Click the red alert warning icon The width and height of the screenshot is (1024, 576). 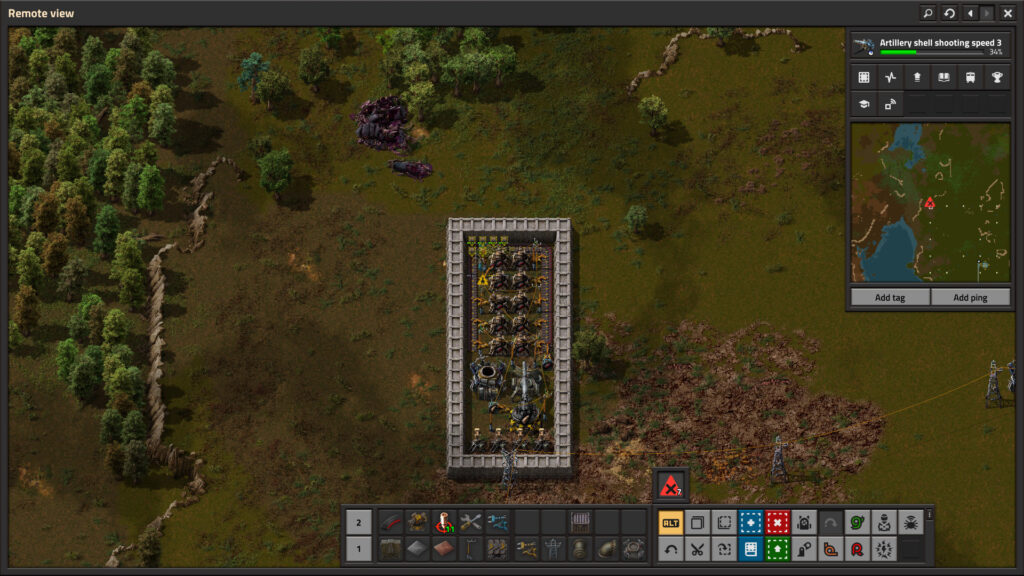(670, 485)
